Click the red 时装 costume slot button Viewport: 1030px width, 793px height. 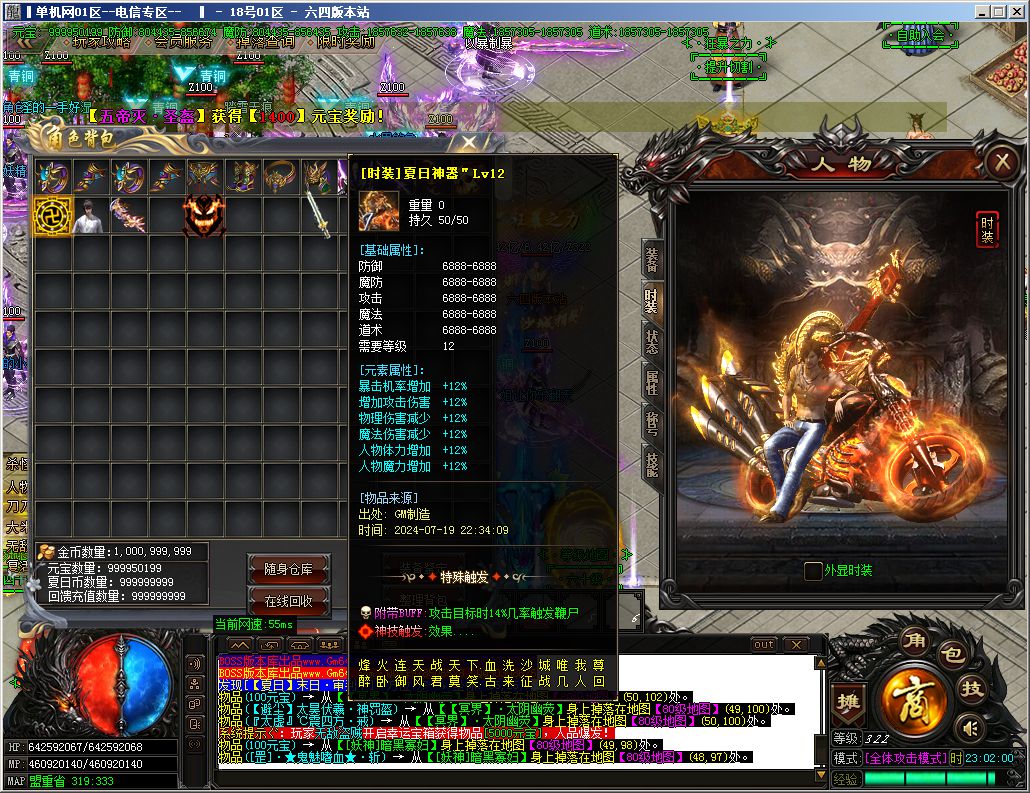[986, 229]
